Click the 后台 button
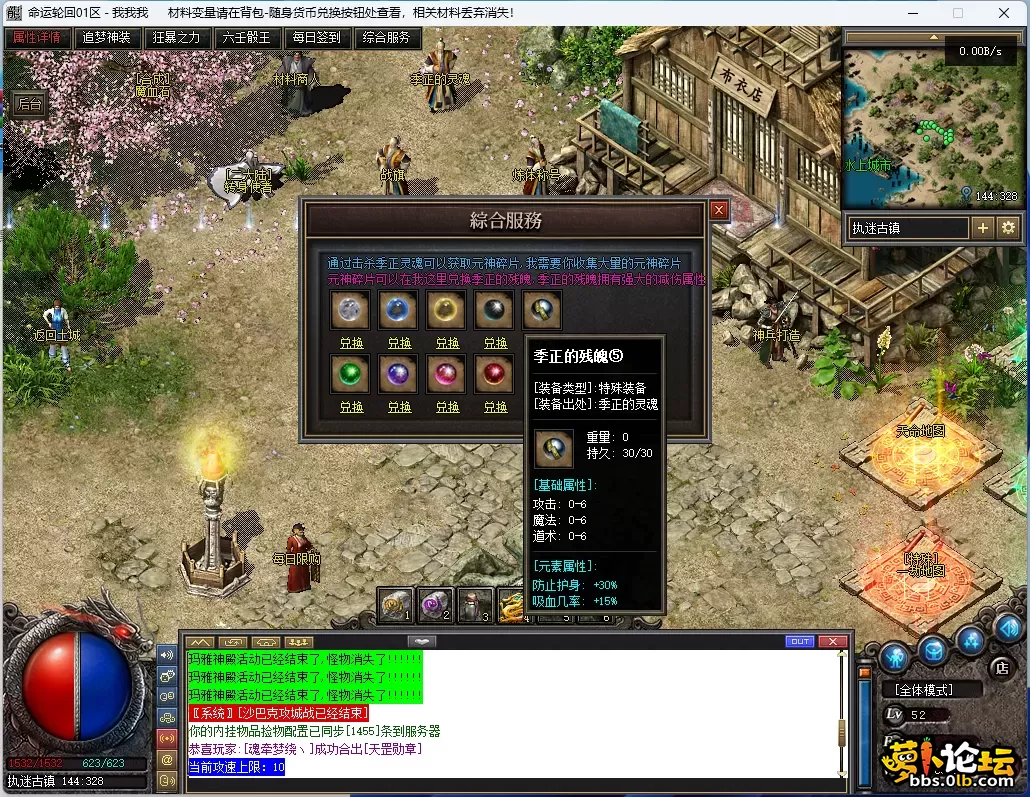Image resolution: width=1030 pixels, height=797 pixels. [x=31, y=104]
